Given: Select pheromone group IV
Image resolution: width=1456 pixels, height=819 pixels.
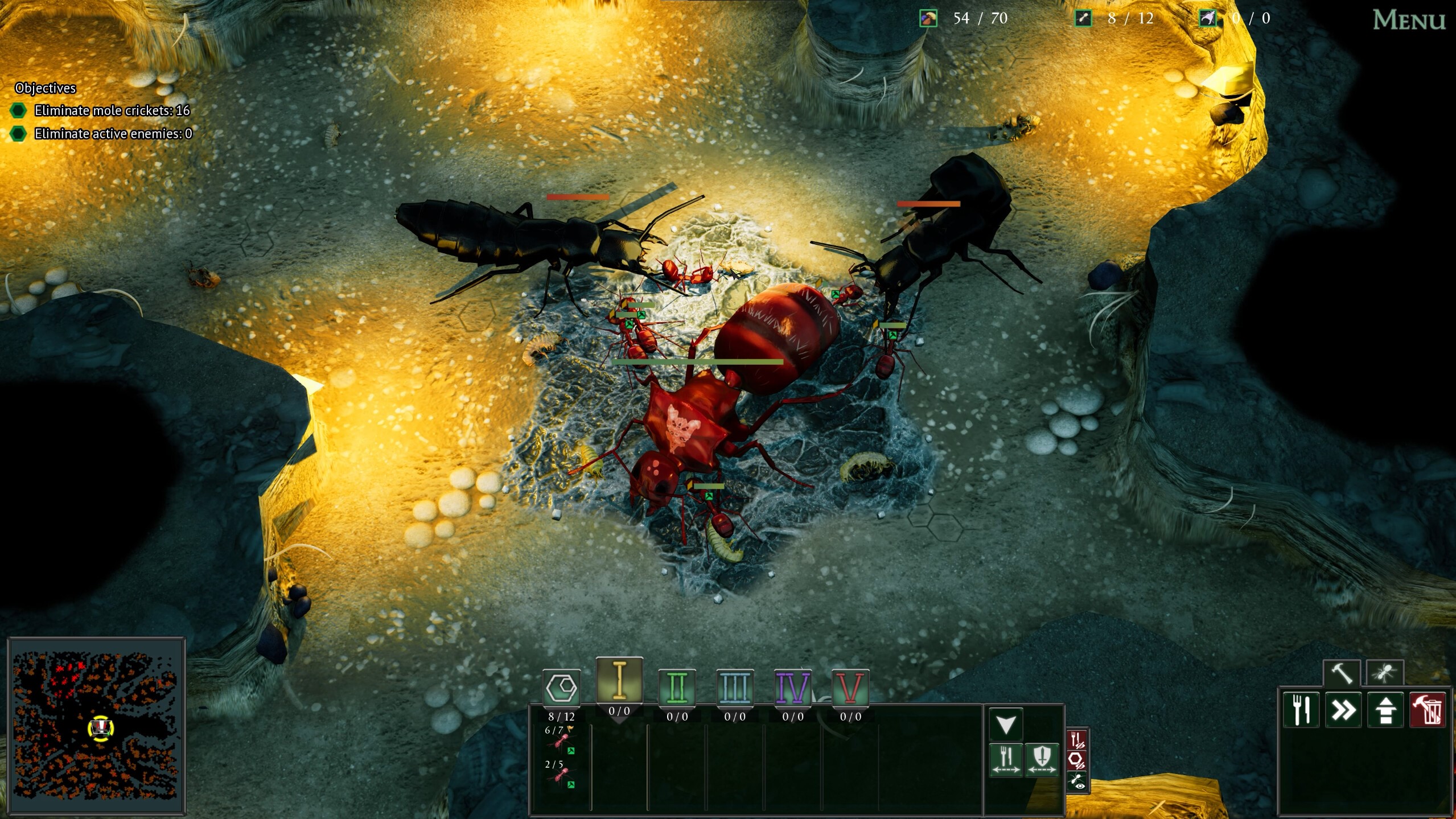Looking at the screenshot, I should 793,688.
